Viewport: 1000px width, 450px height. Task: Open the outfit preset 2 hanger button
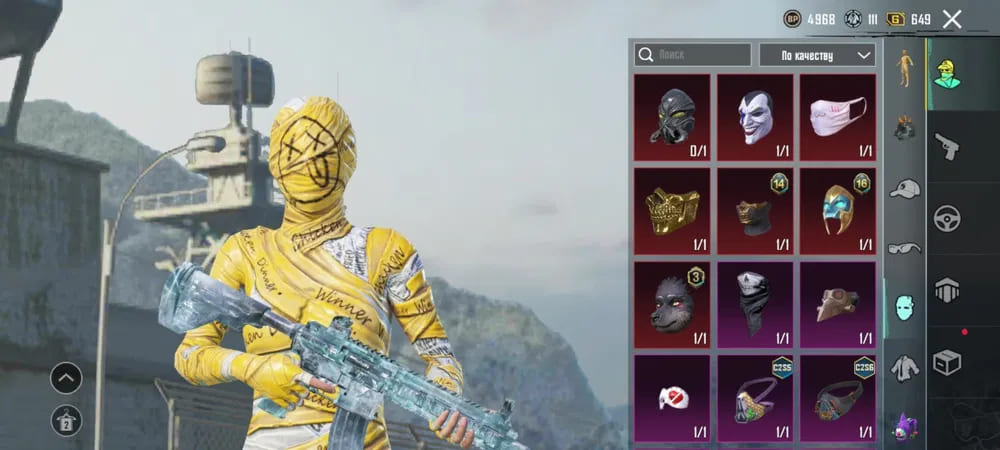[x=67, y=420]
